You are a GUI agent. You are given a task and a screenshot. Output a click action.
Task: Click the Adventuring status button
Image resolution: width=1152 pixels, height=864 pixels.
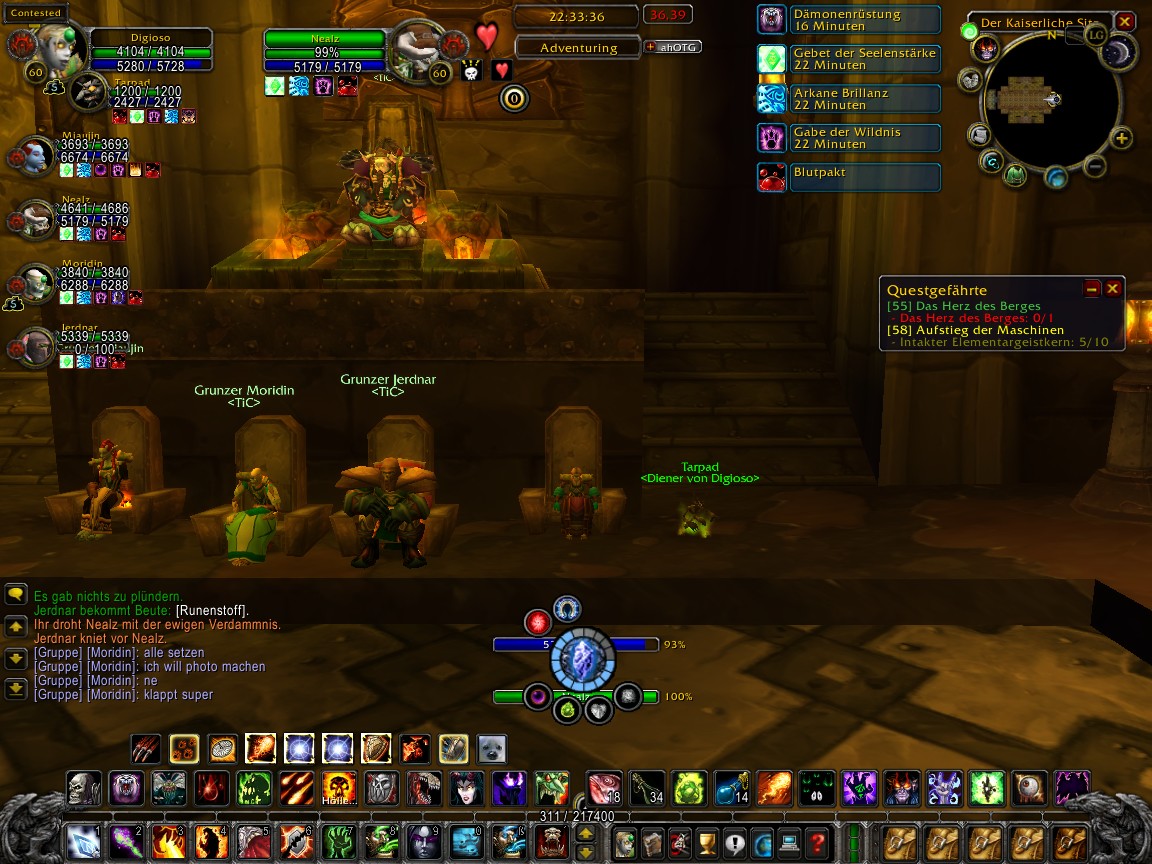click(578, 47)
